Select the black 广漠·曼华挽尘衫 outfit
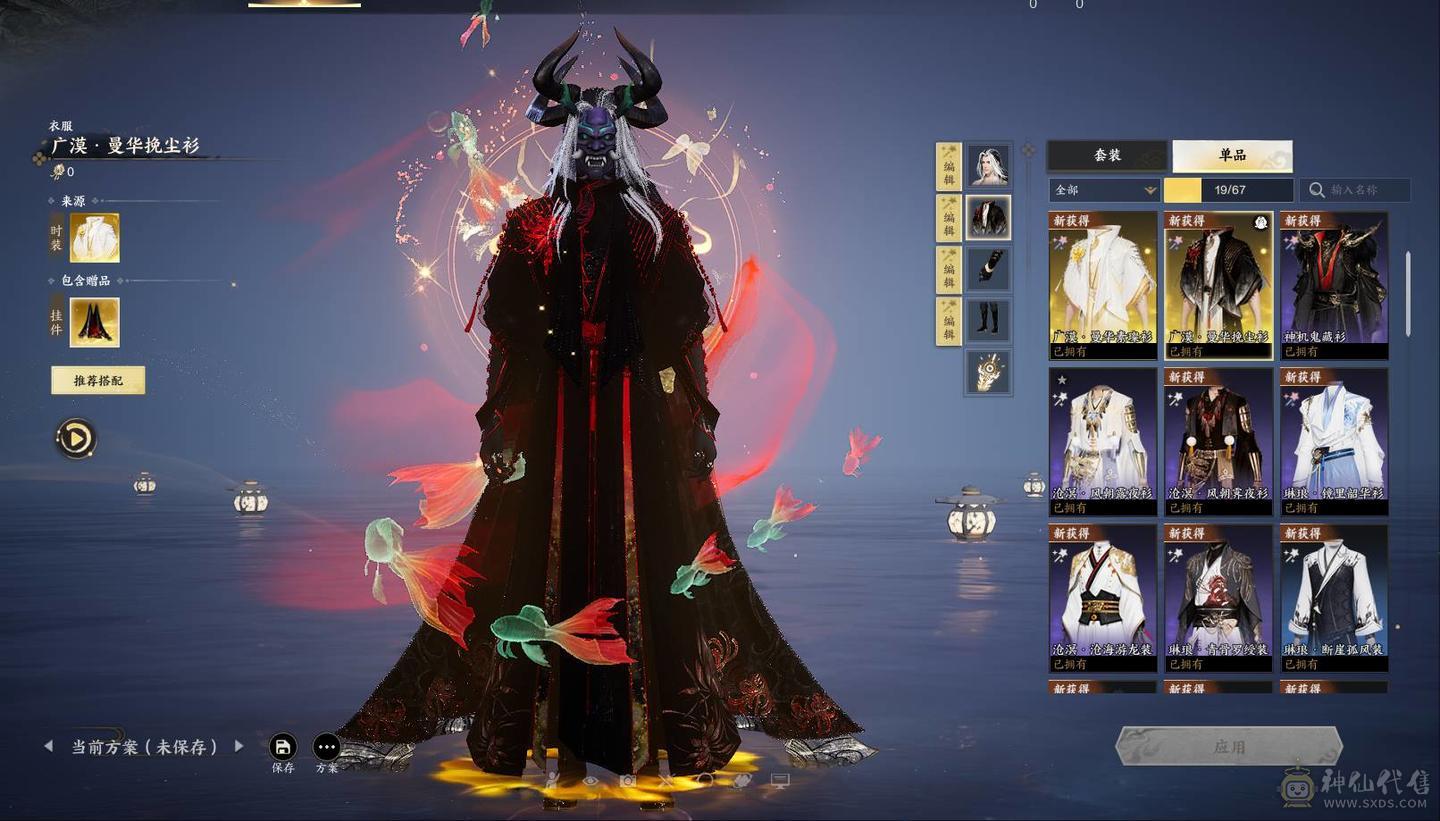Viewport: 1440px width, 821px height. (1218, 284)
